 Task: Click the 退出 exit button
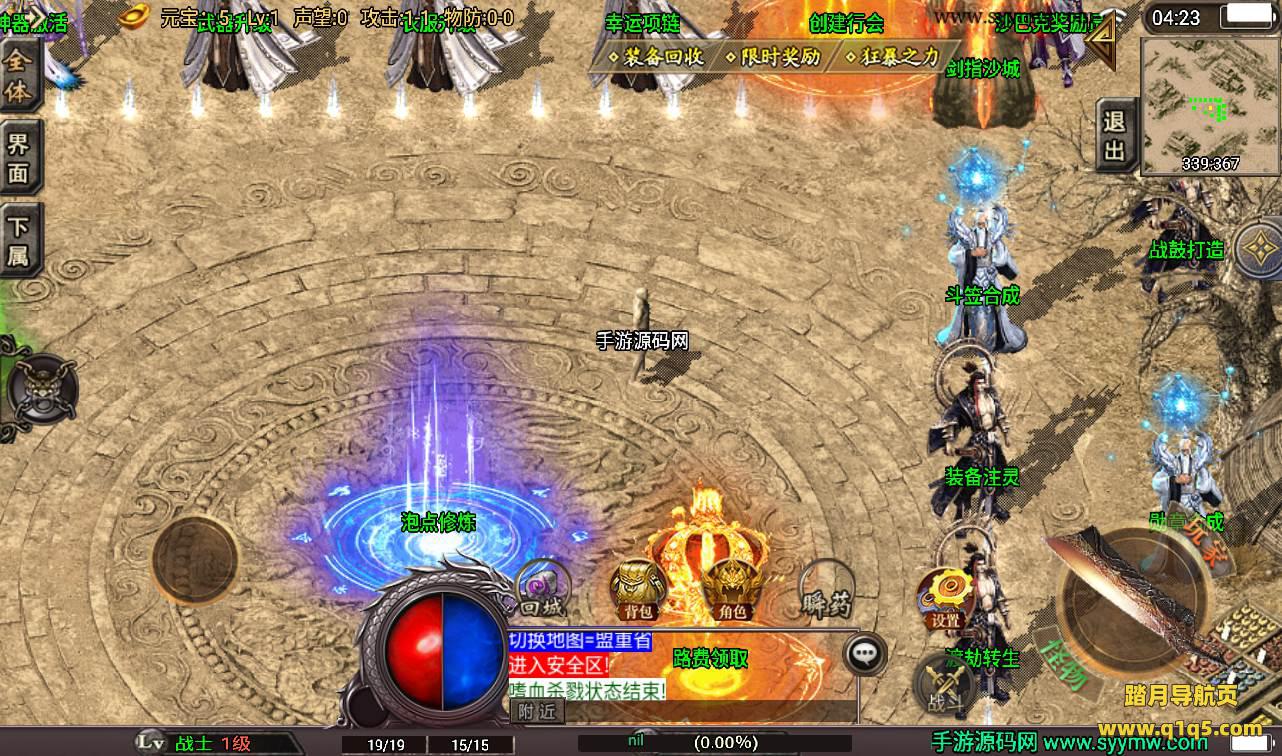click(x=1114, y=137)
